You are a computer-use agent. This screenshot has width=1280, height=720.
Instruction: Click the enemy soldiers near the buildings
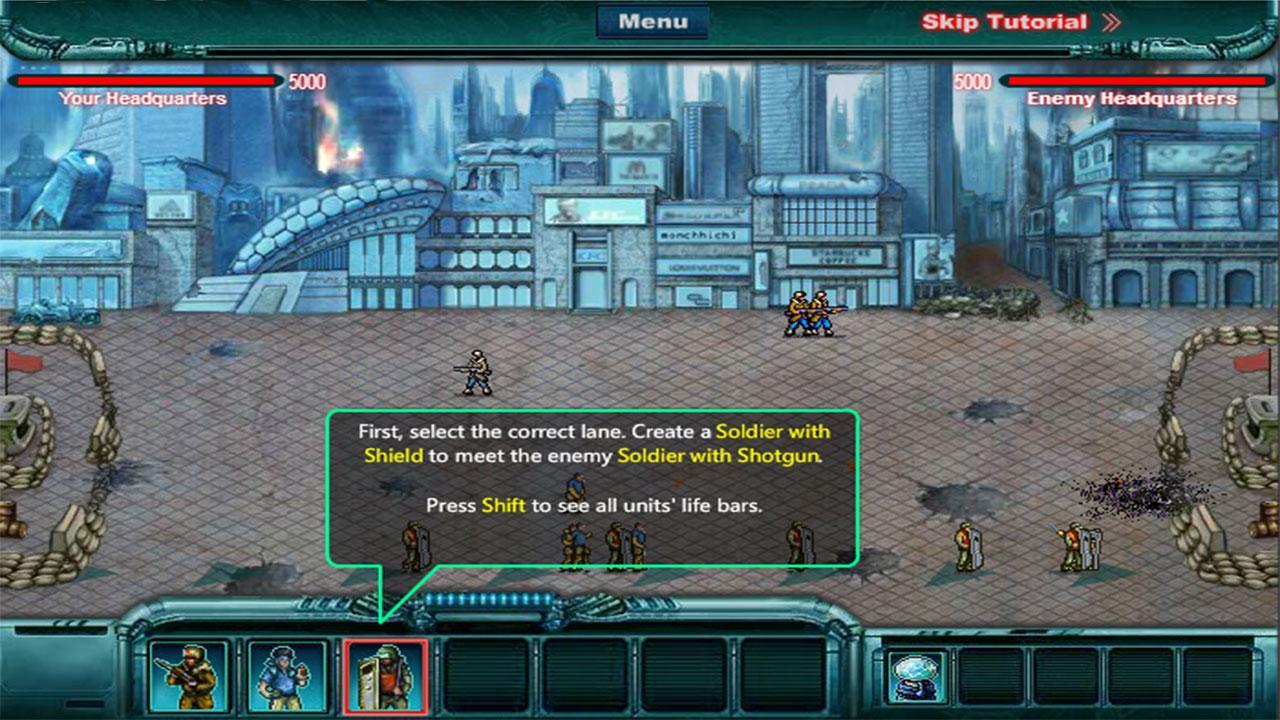(808, 312)
